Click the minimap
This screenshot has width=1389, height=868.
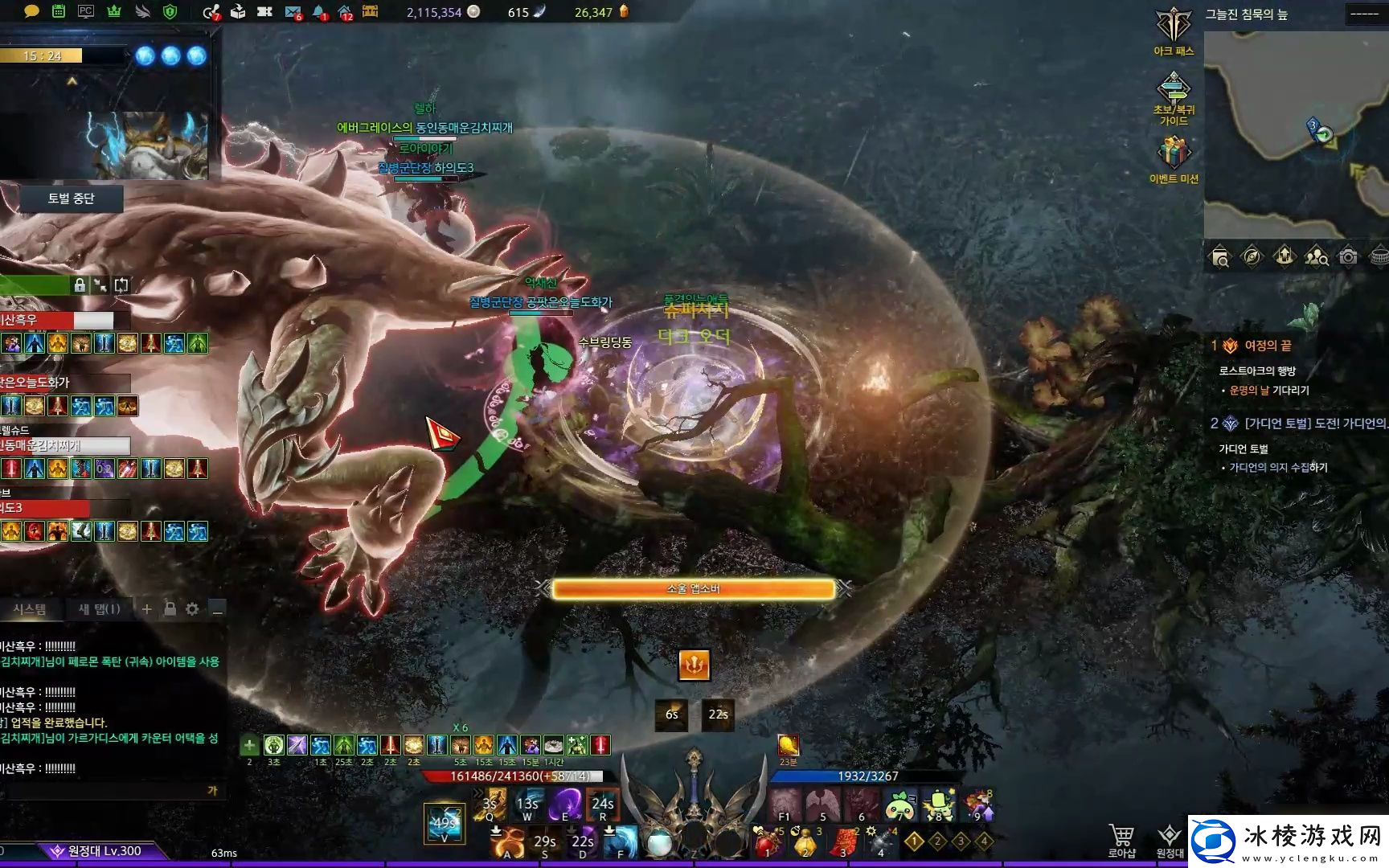pos(1296,134)
